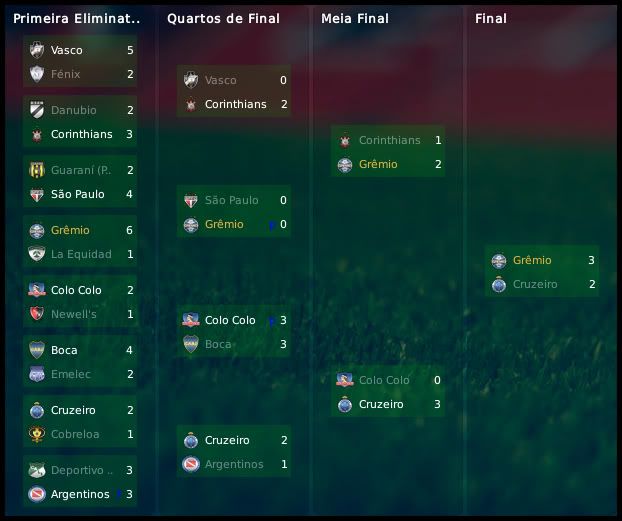This screenshot has width=622, height=521.
Task: Open Cruzeiro in the tie against Cobreloa
Action: 74,410
